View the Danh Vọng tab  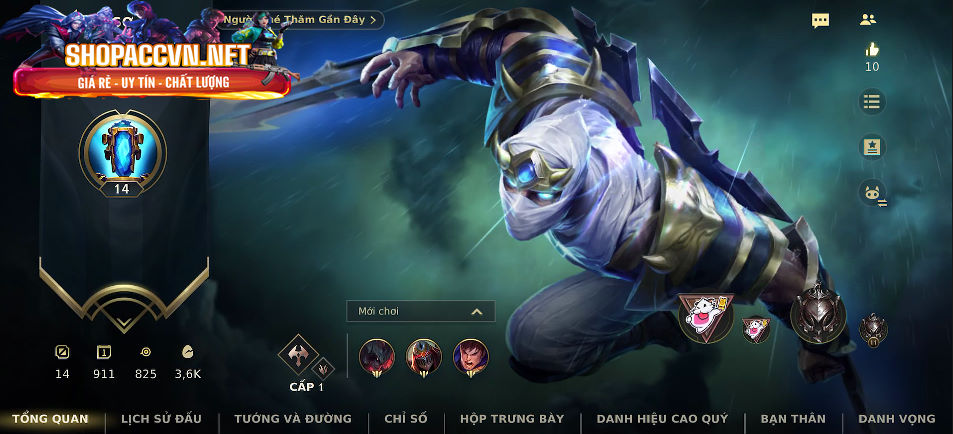click(897, 419)
